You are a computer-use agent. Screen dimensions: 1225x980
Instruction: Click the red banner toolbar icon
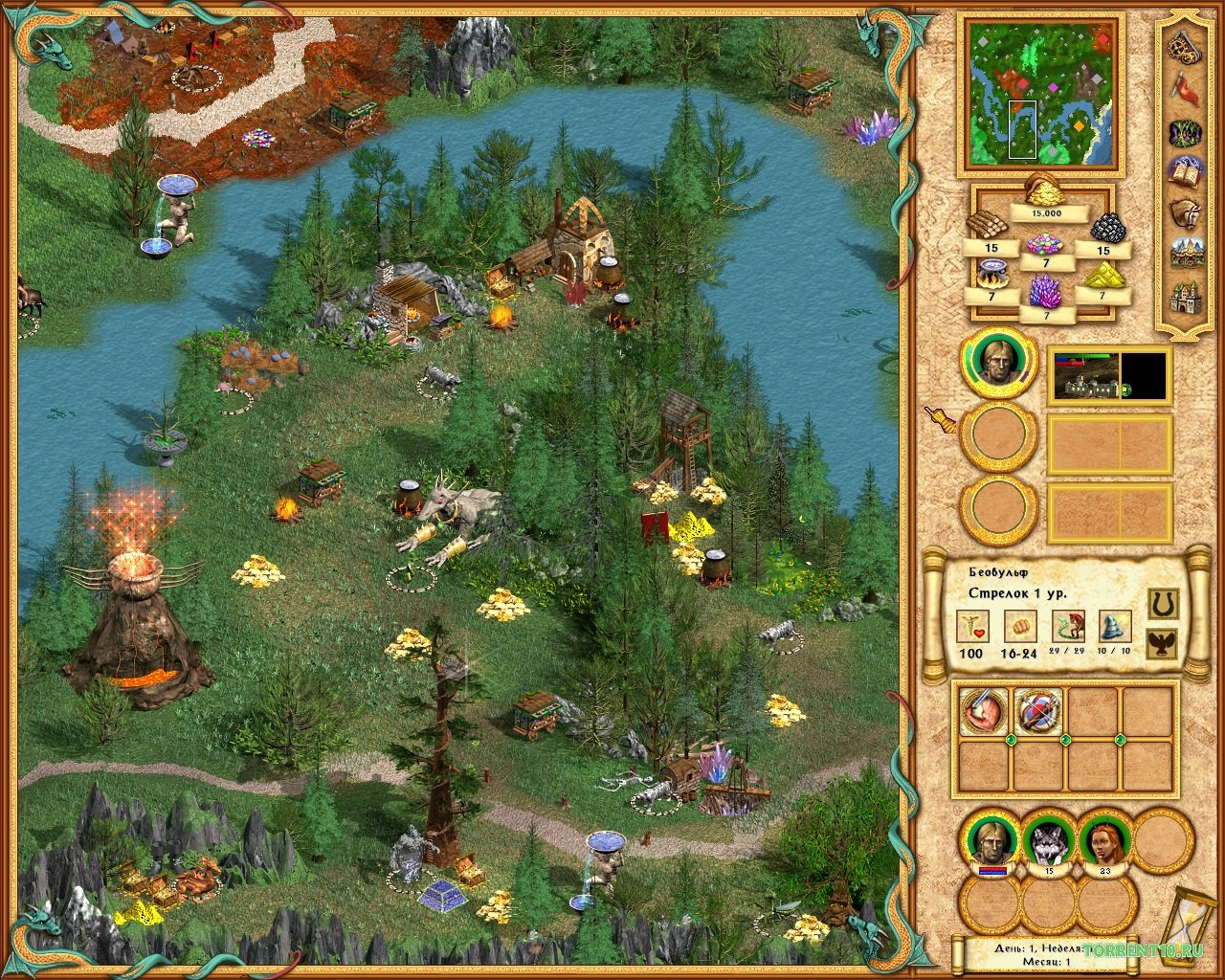click(x=1187, y=92)
